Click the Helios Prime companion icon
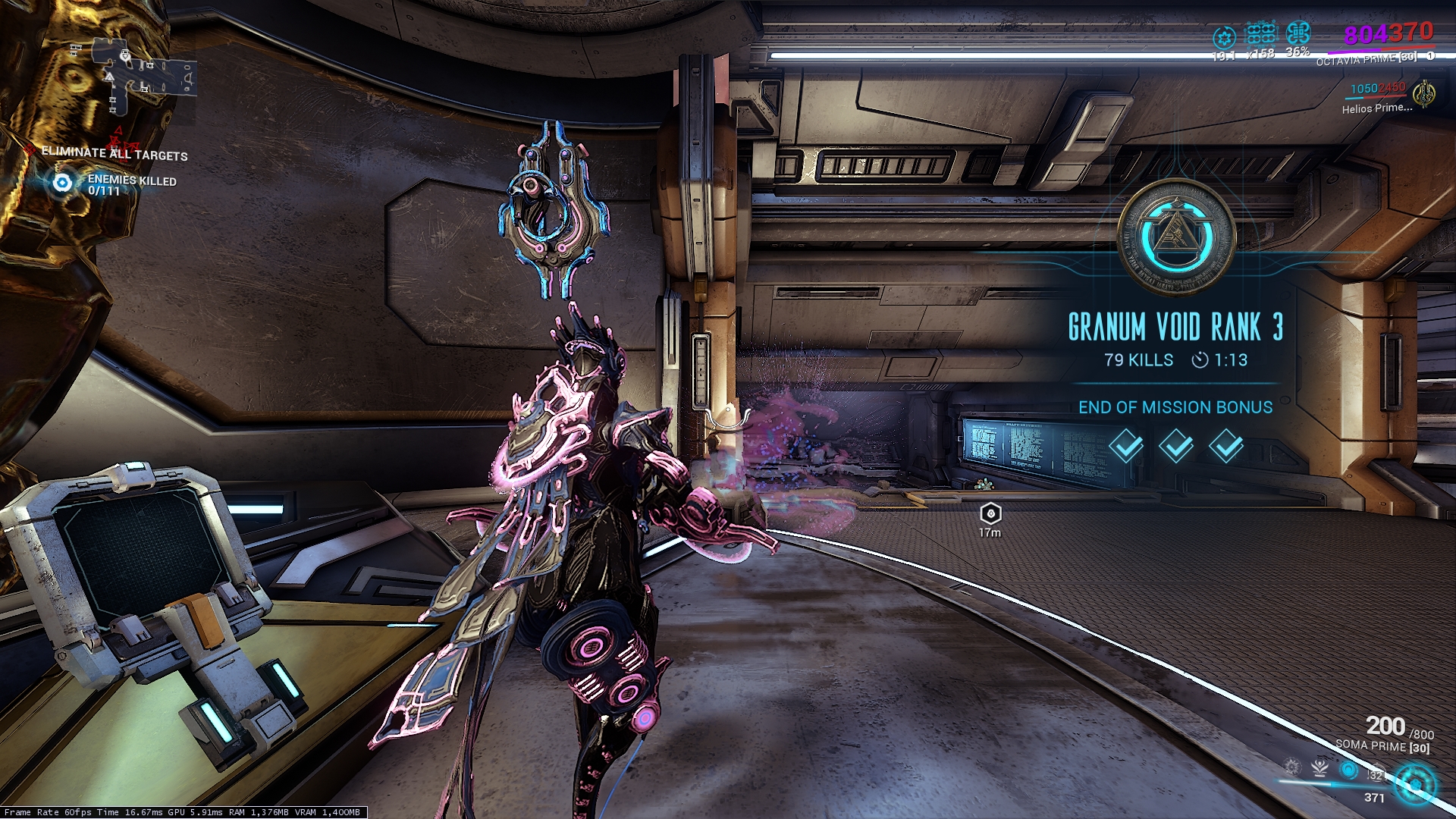This screenshot has width=1456, height=819. click(1424, 94)
